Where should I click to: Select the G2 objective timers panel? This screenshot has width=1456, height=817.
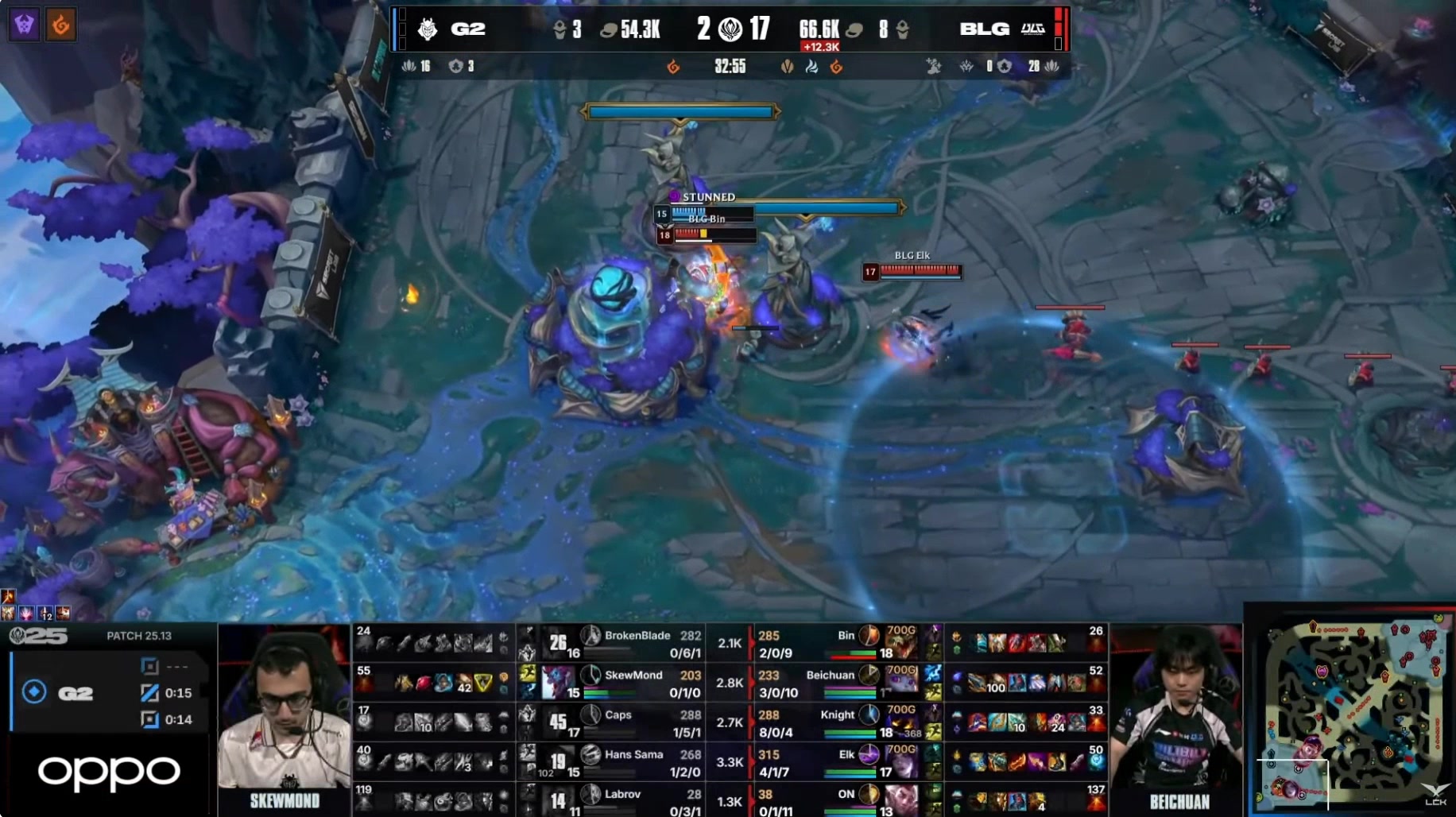pyautogui.click(x=111, y=693)
